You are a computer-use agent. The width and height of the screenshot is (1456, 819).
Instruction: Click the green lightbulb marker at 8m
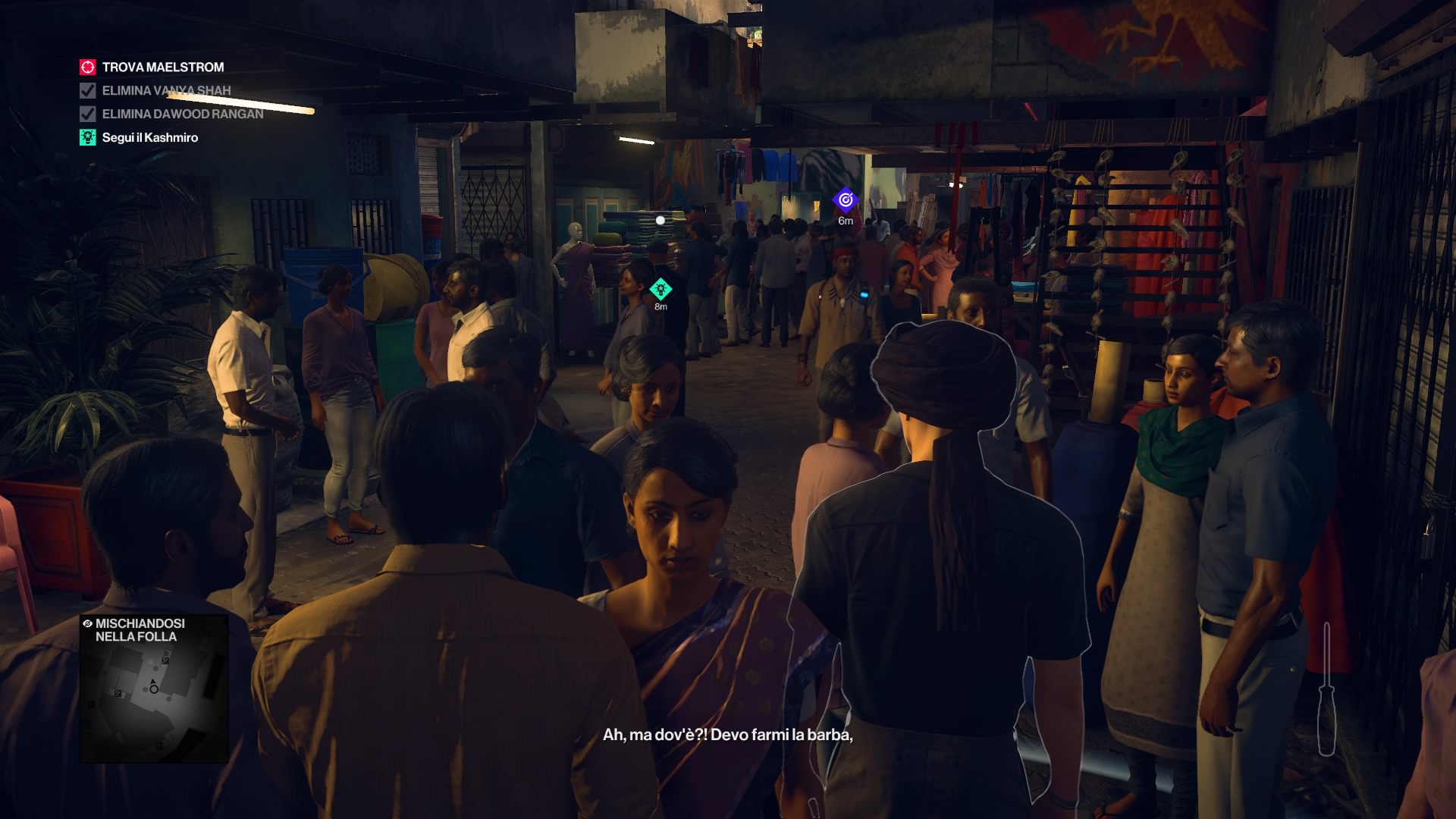point(661,289)
